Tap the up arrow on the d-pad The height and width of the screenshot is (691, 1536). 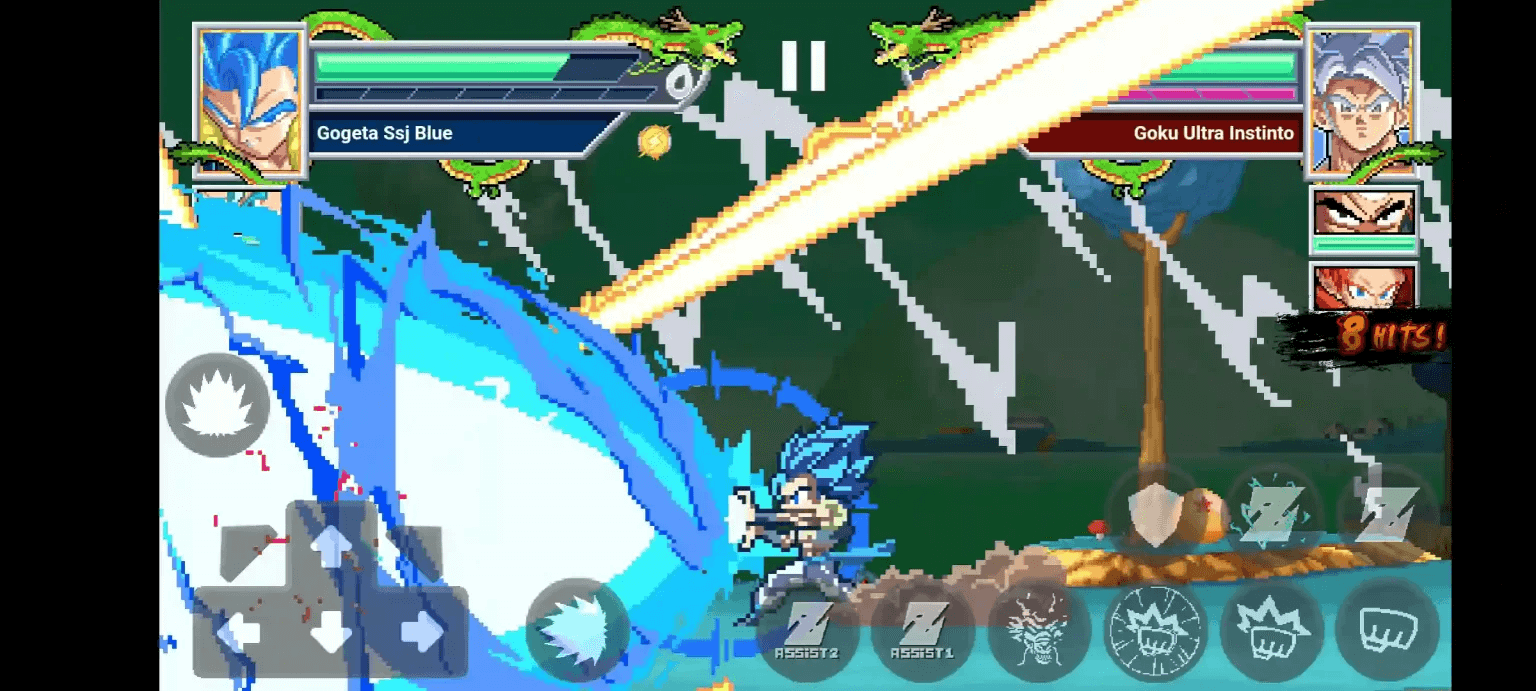(331, 545)
